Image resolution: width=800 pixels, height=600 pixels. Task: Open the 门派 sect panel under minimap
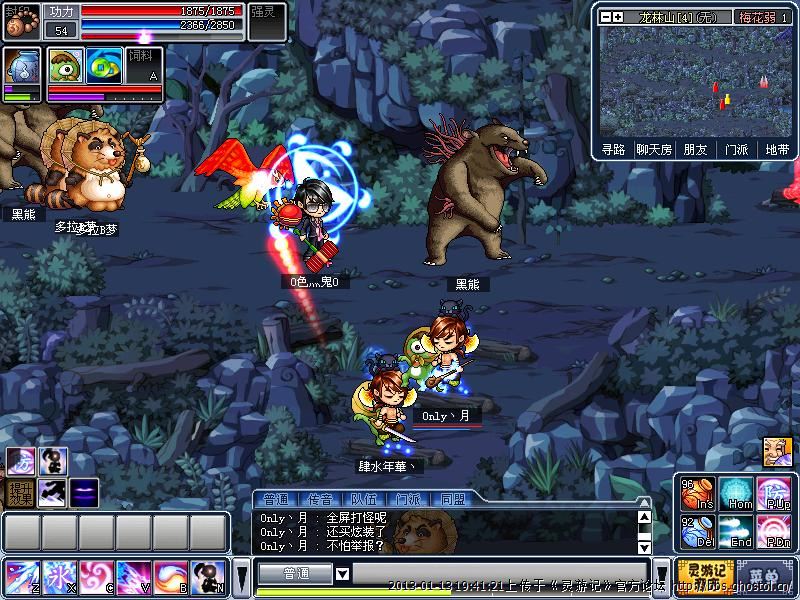pyautogui.click(x=736, y=149)
